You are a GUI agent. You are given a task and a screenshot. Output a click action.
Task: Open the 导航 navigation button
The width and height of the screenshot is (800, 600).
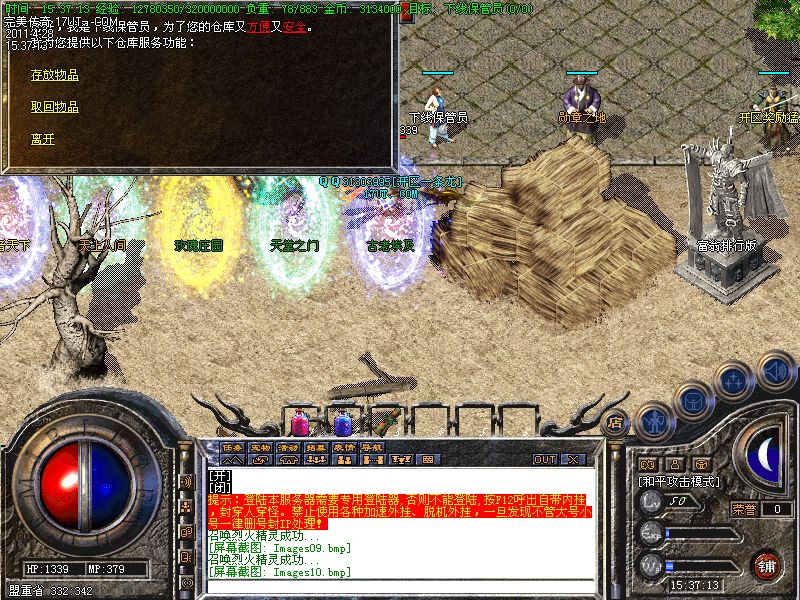point(372,447)
